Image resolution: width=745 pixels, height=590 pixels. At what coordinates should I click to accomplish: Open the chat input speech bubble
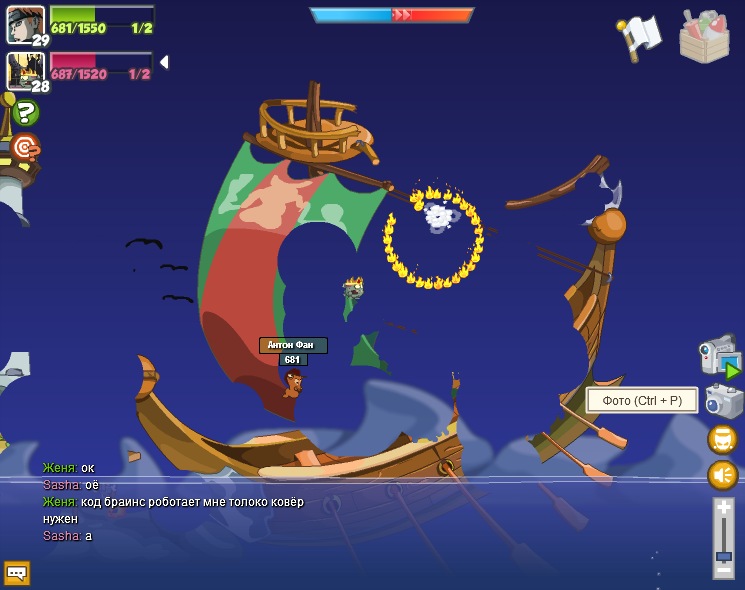coord(17,573)
